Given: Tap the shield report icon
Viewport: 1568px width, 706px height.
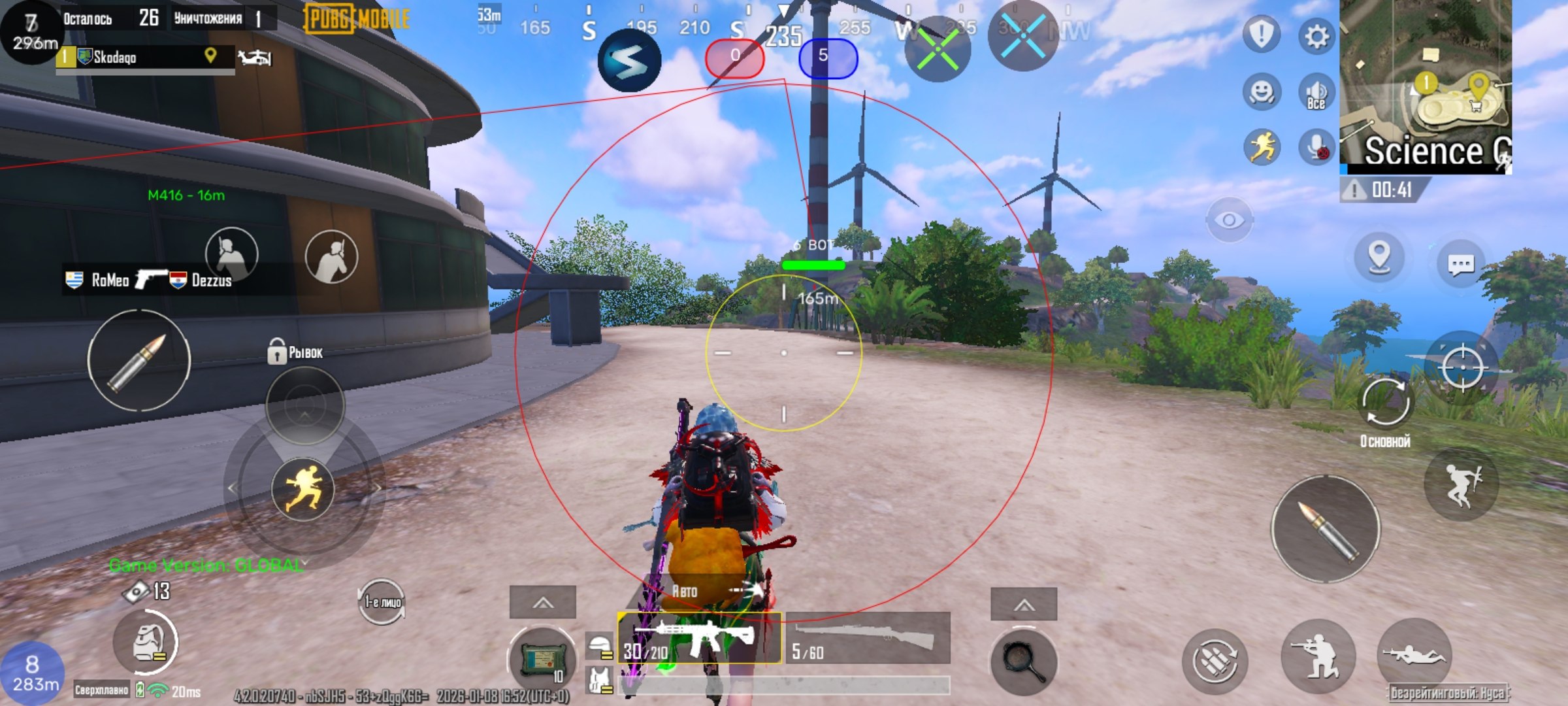Looking at the screenshot, I should (x=1262, y=34).
